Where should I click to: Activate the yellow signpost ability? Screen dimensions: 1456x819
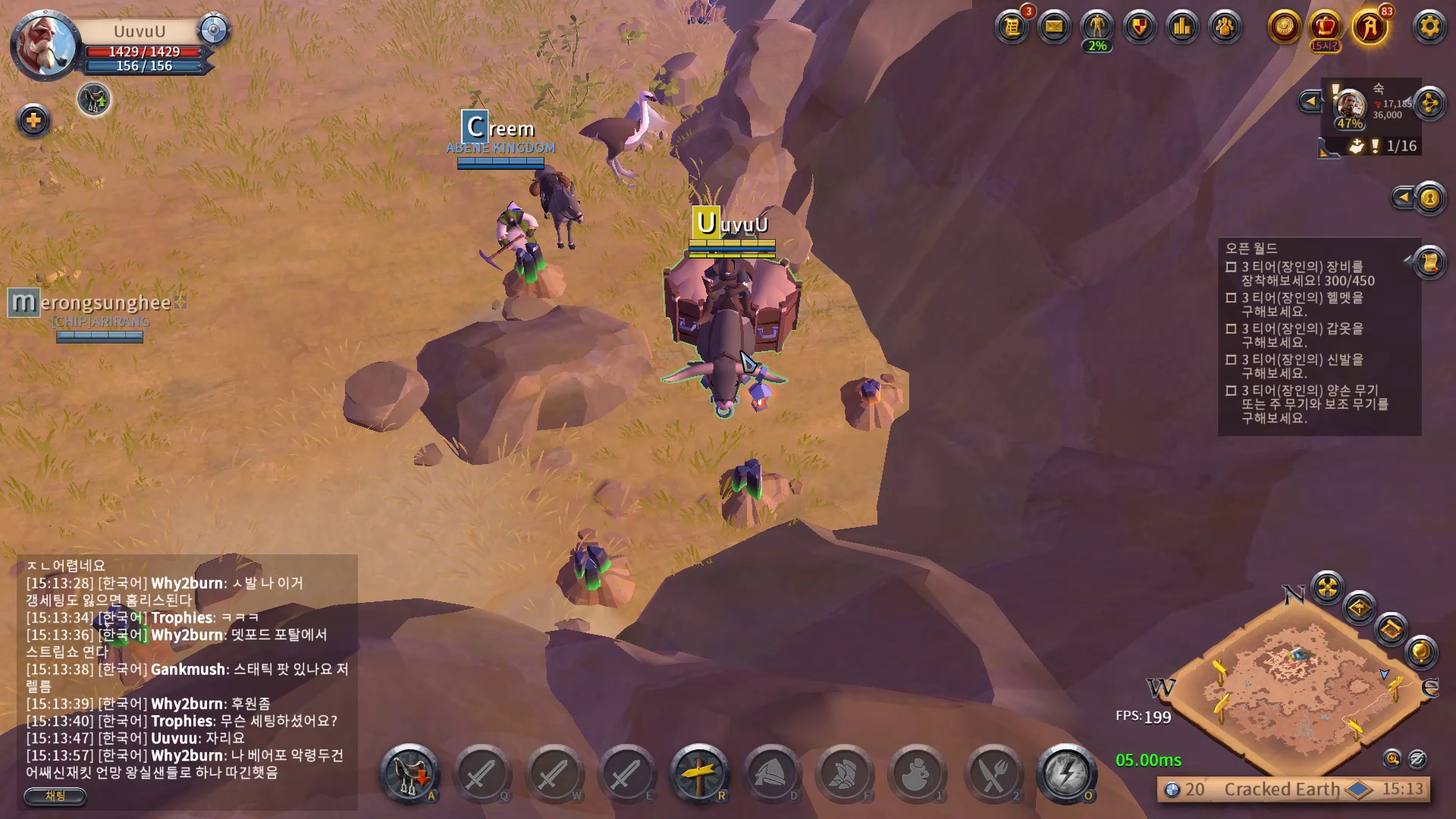pos(699,773)
